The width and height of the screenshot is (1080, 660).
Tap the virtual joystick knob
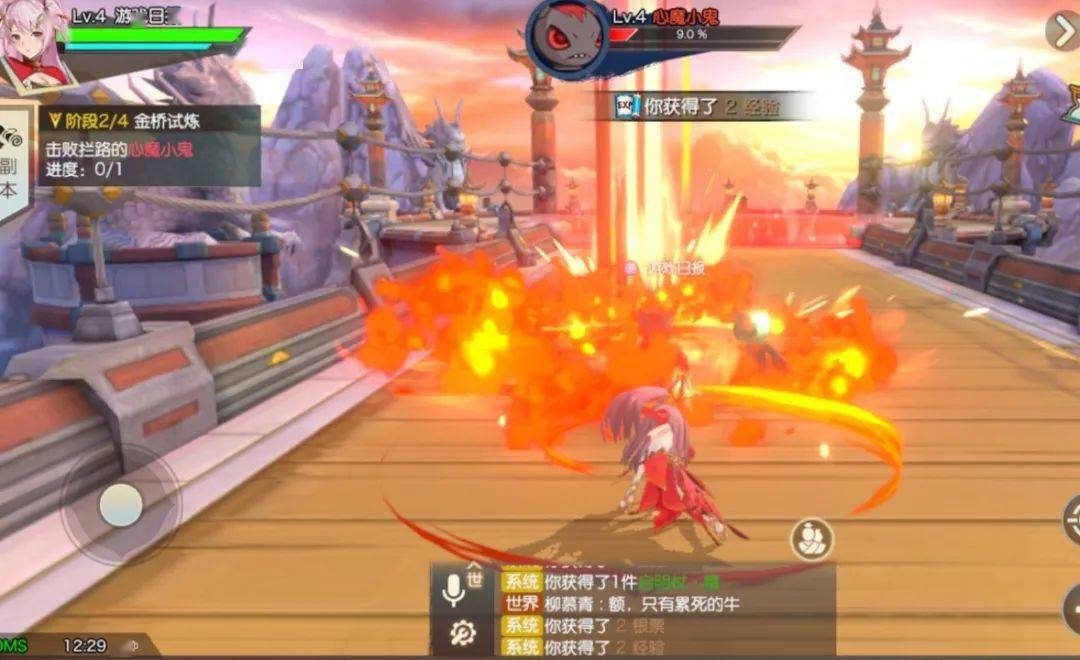click(x=121, y=505)
